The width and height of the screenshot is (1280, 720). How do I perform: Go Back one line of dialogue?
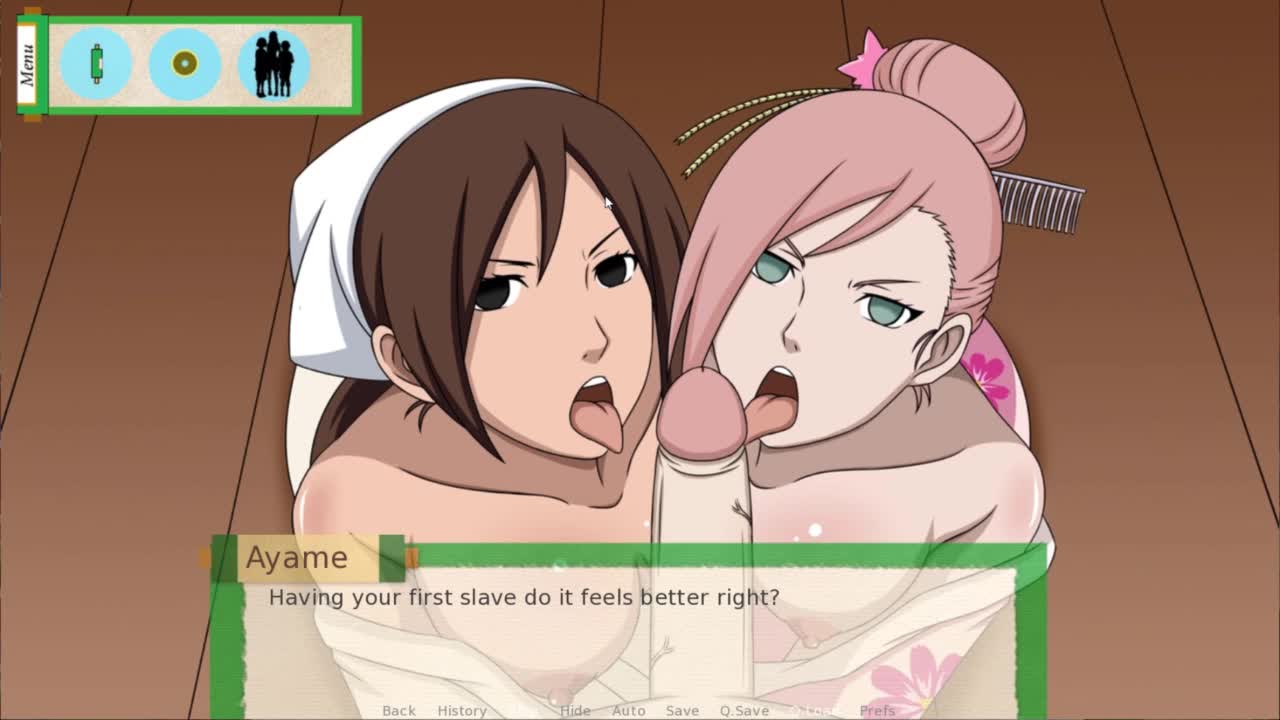[398, 710]
